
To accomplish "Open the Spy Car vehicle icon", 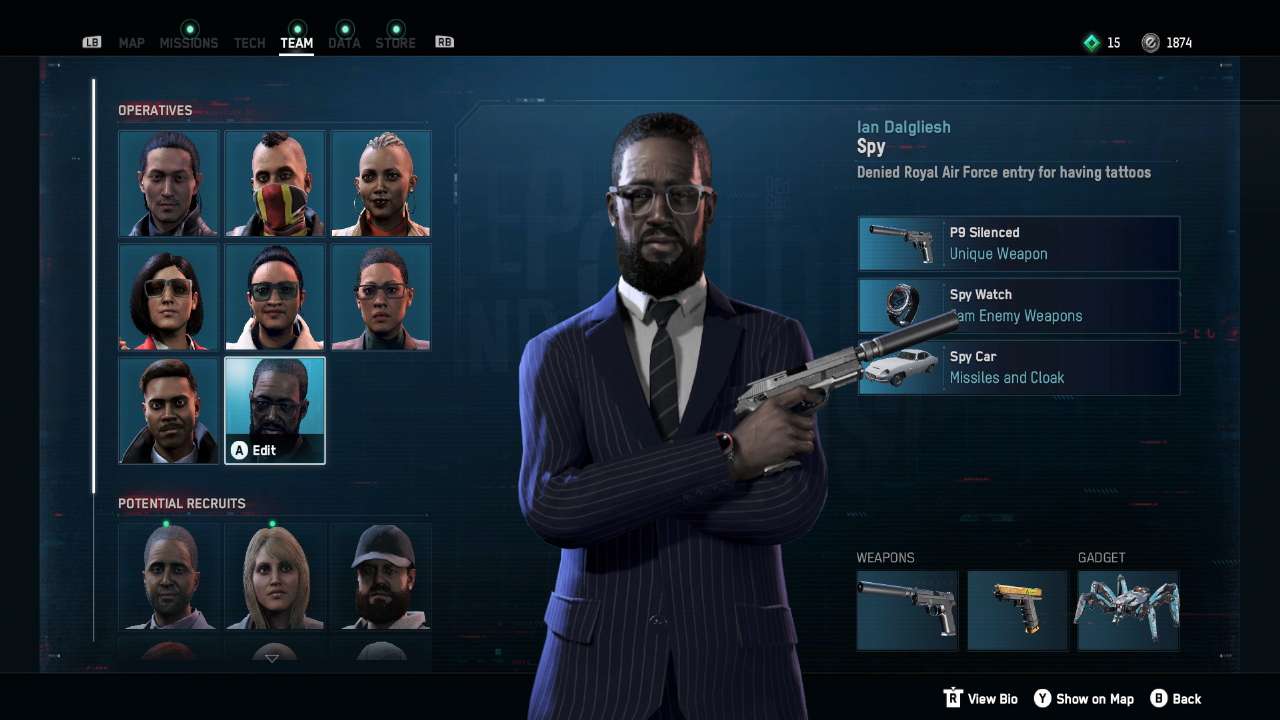I will coord(899,367).
